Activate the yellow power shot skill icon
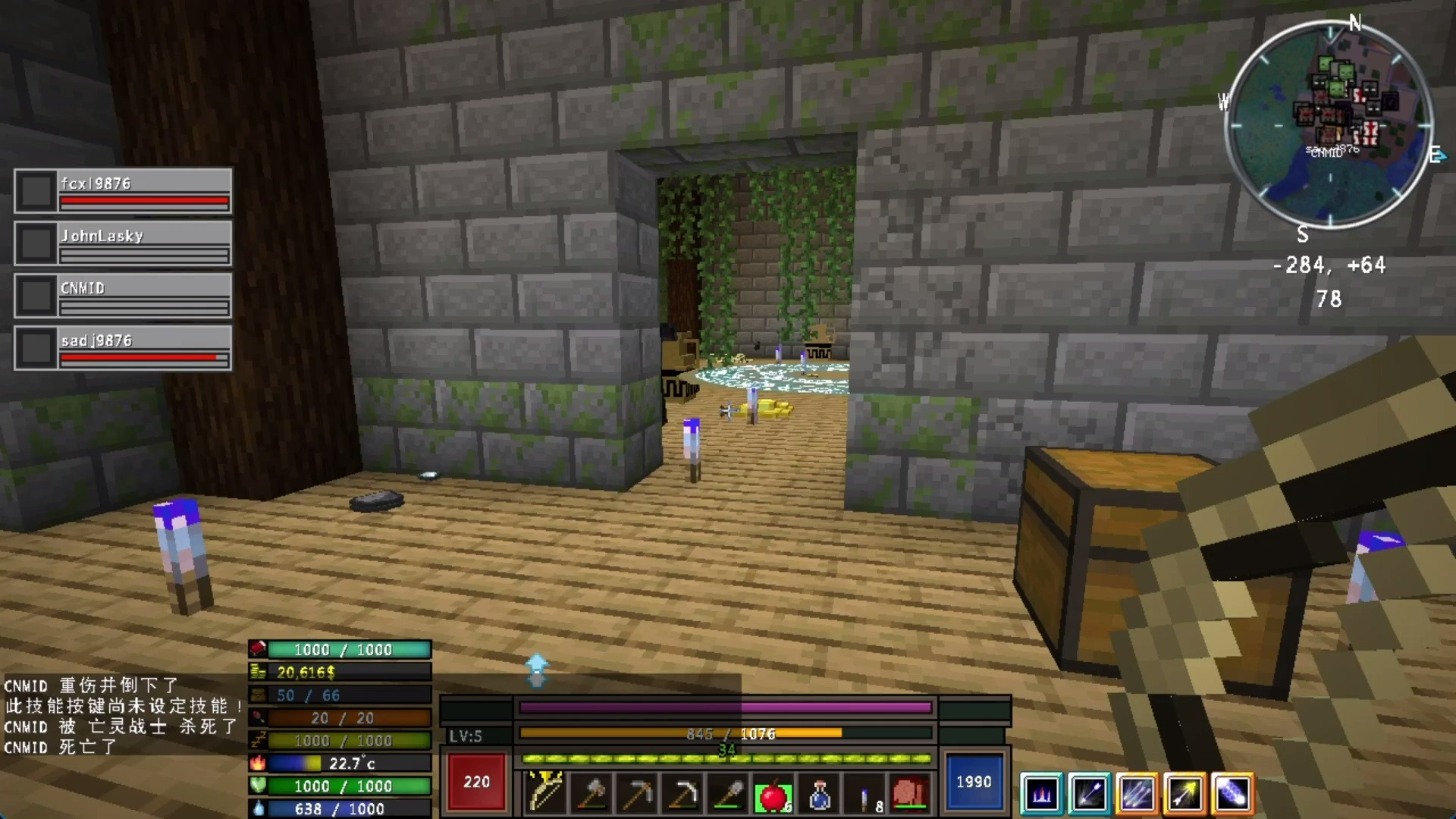This screenshot has height=819, width=1456. click(x=1187, y=794)
